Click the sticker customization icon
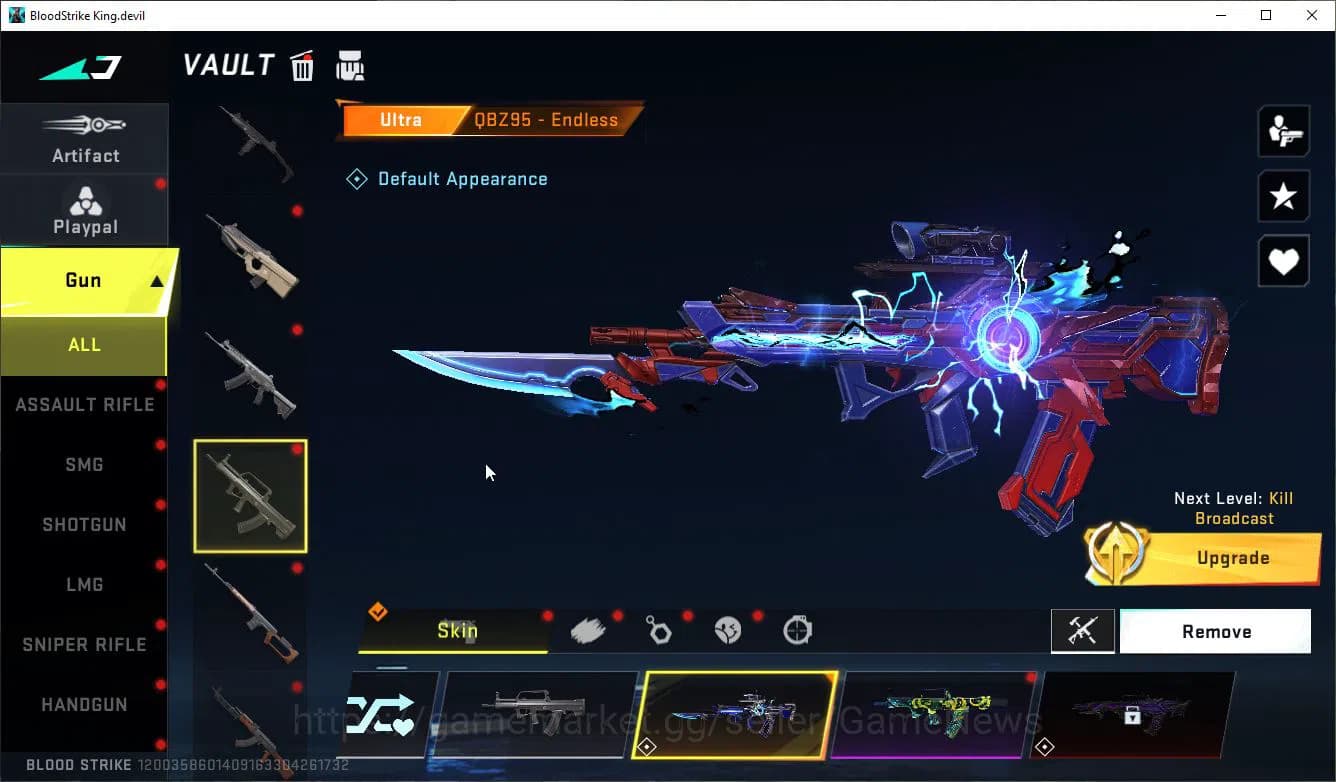 point(728,631)
